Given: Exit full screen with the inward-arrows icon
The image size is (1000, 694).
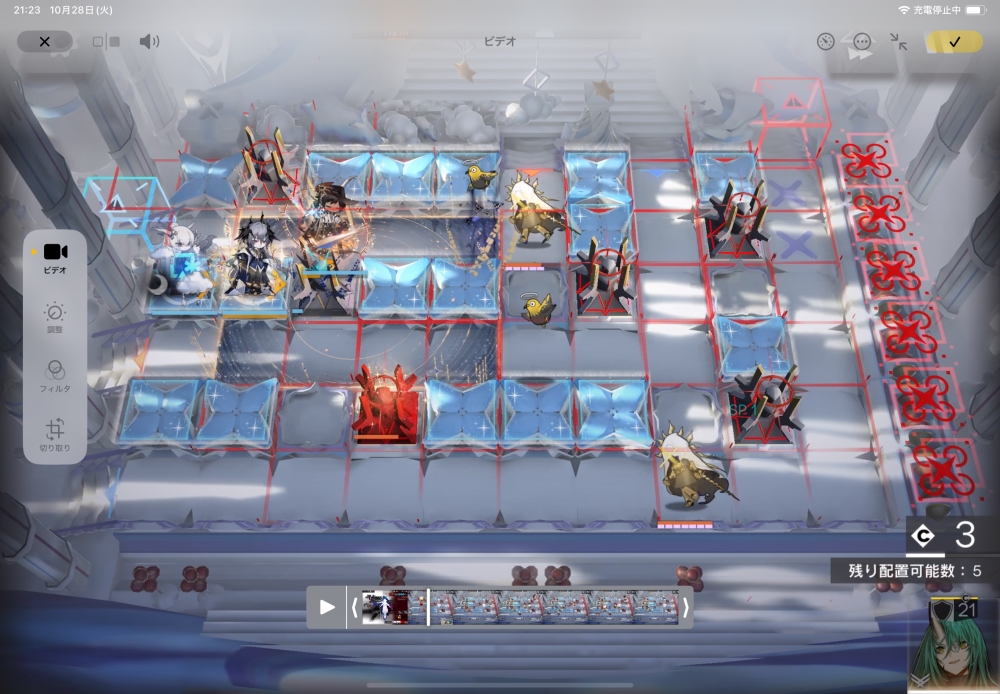Looking at the screenshot, I should (x=898, y=42).
